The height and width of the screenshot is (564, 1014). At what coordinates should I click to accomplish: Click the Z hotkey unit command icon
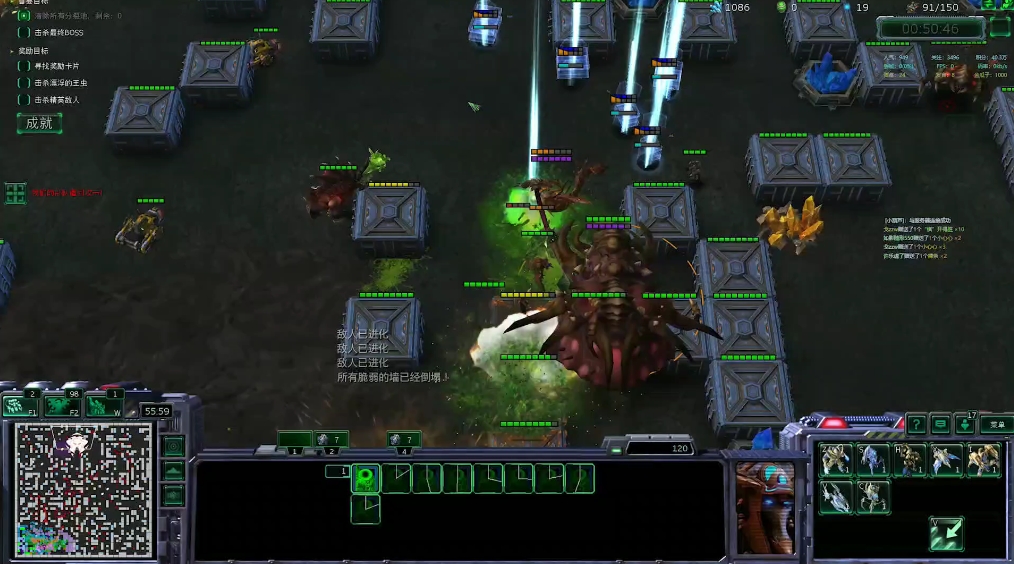(836, 460)
